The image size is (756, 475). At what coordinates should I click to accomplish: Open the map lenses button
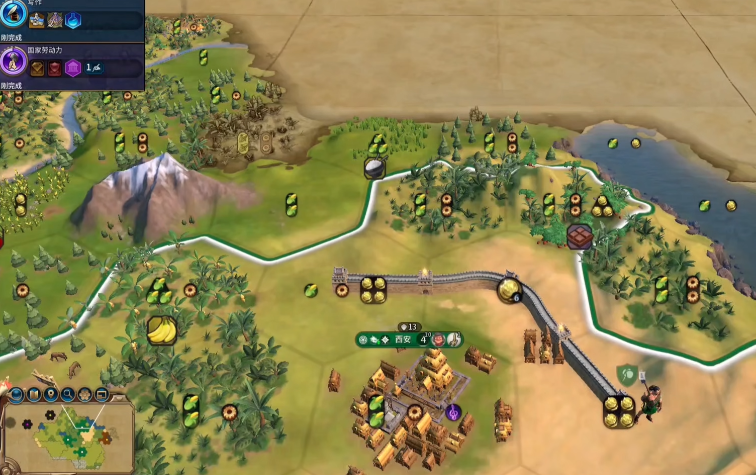33,395
